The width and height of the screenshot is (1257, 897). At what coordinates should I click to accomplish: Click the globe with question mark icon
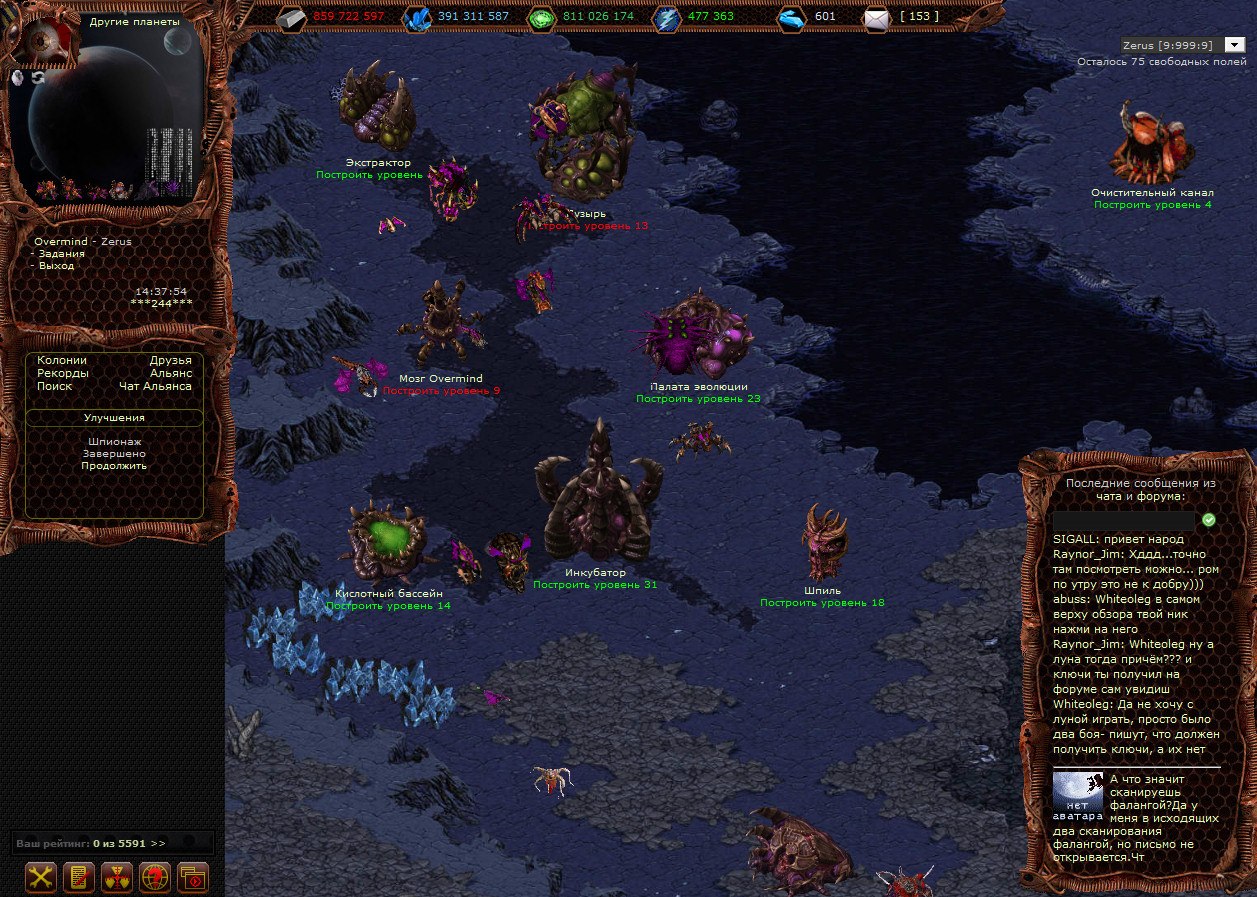click(155, 877)
